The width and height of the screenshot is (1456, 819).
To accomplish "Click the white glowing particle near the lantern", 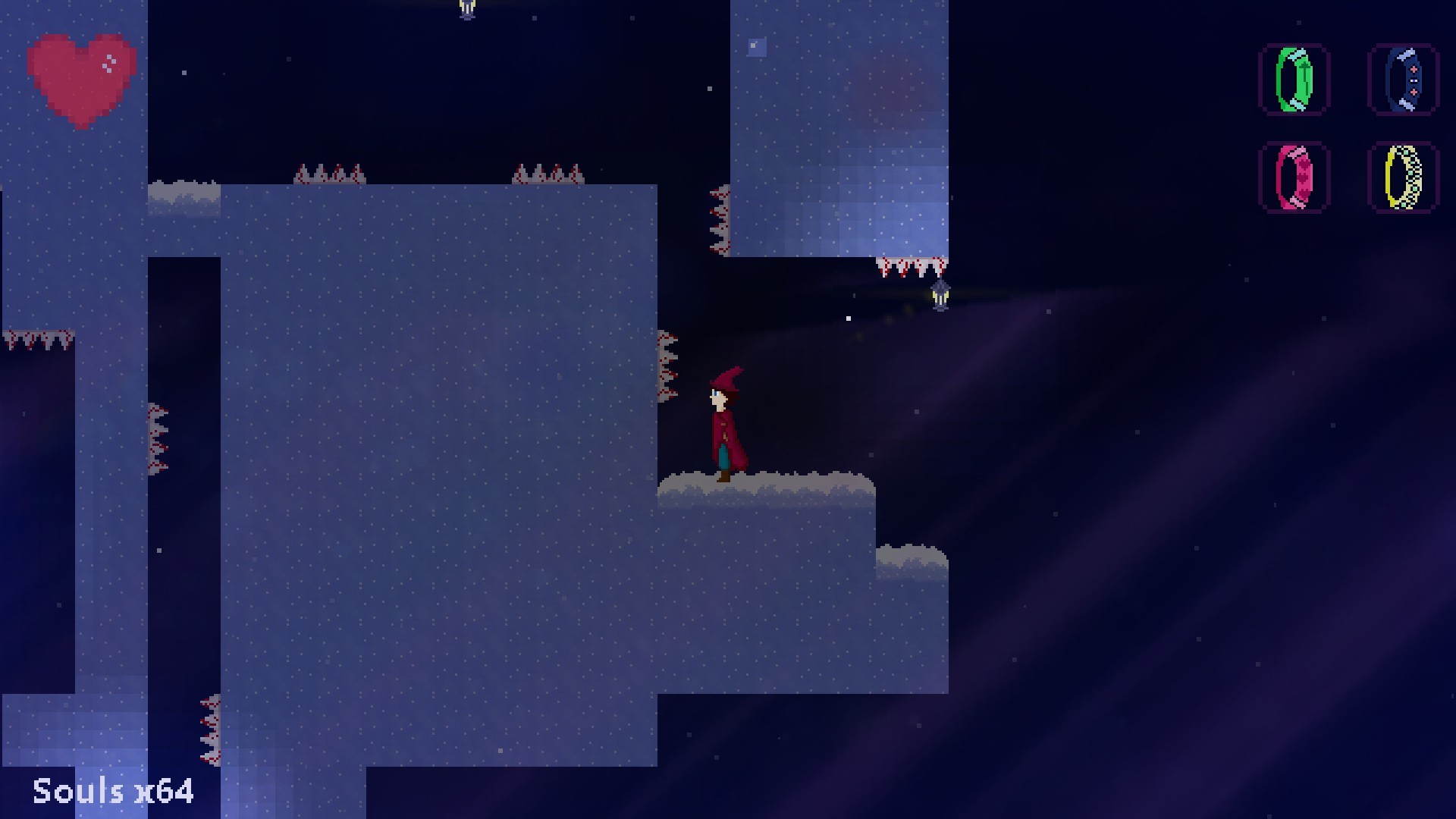I will [x=849, y=318].
